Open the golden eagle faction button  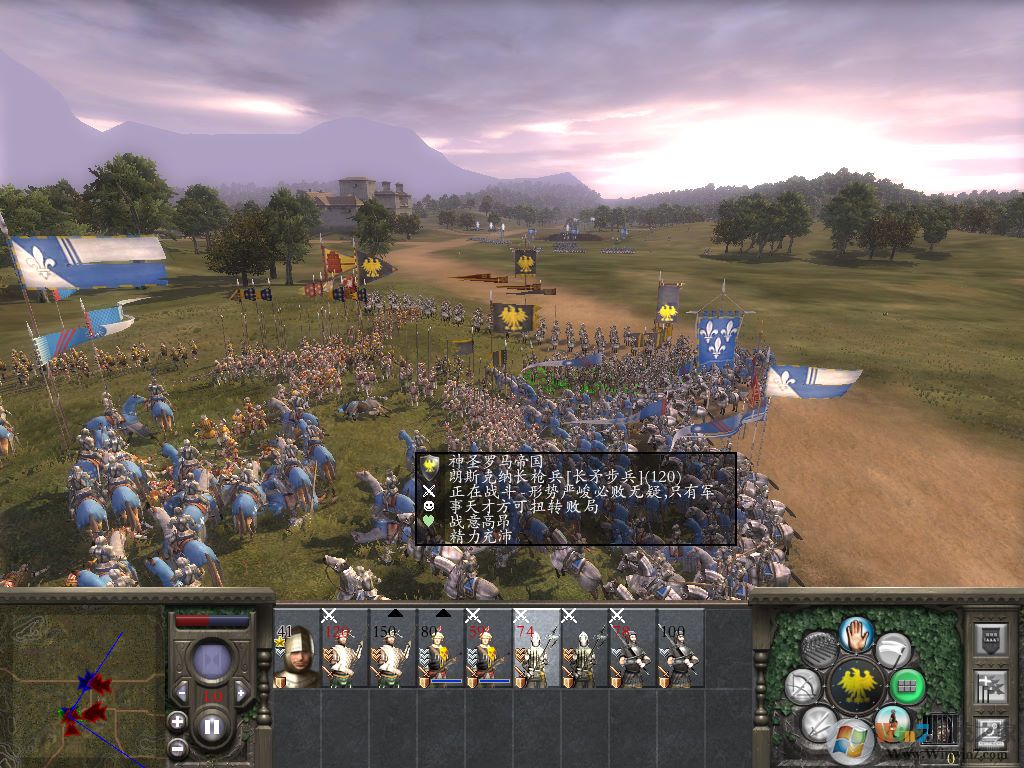click(856, 684)
